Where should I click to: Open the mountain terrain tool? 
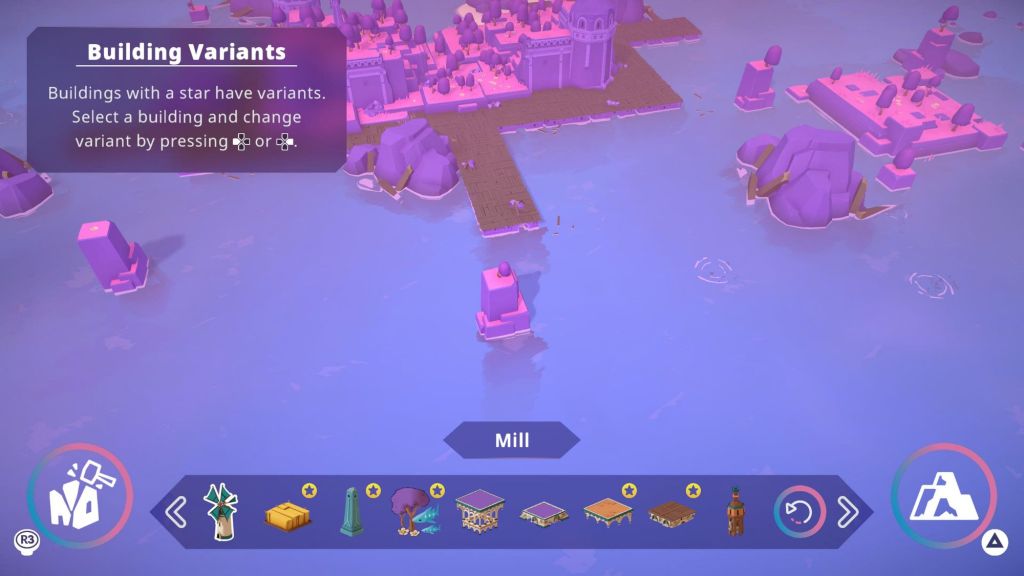[942, 496]
